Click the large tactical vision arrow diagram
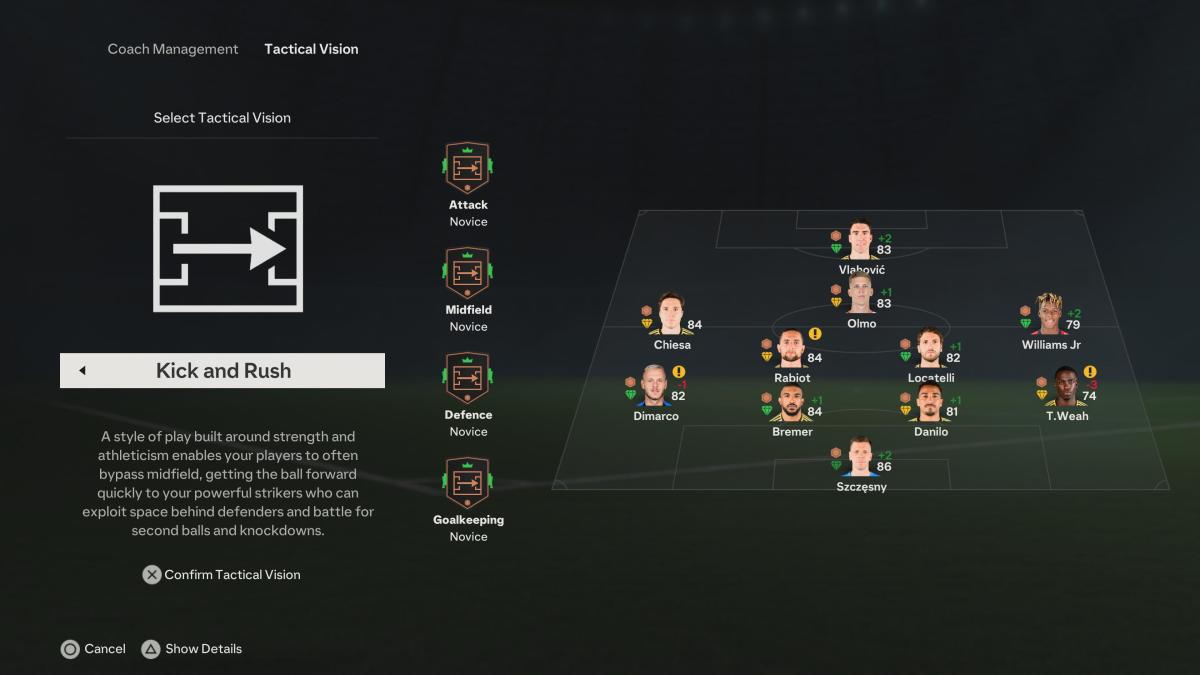Screen dimensions: 1200x675 (x=228, y=248)
